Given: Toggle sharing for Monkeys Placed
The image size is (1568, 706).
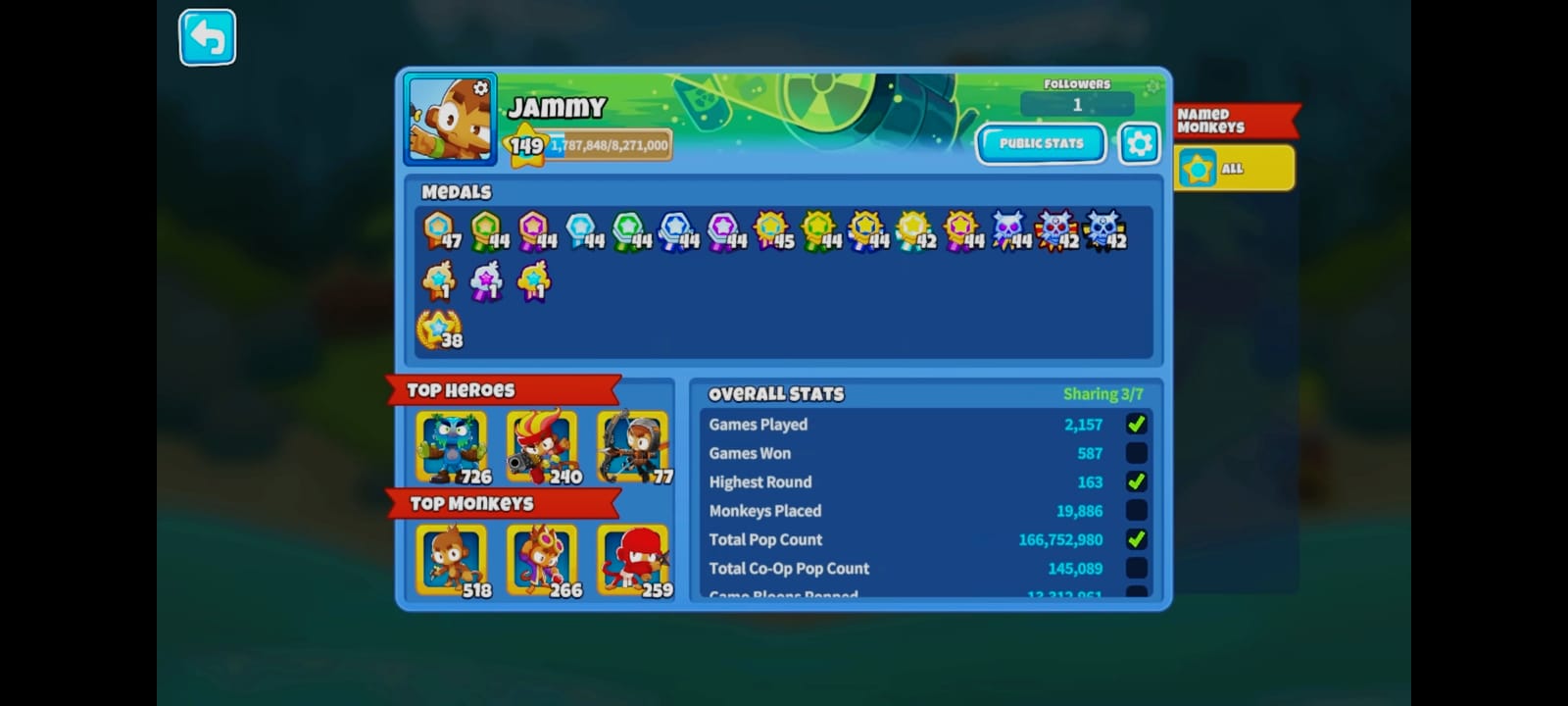Looking at the screenshot, I should pos(1137,510).
